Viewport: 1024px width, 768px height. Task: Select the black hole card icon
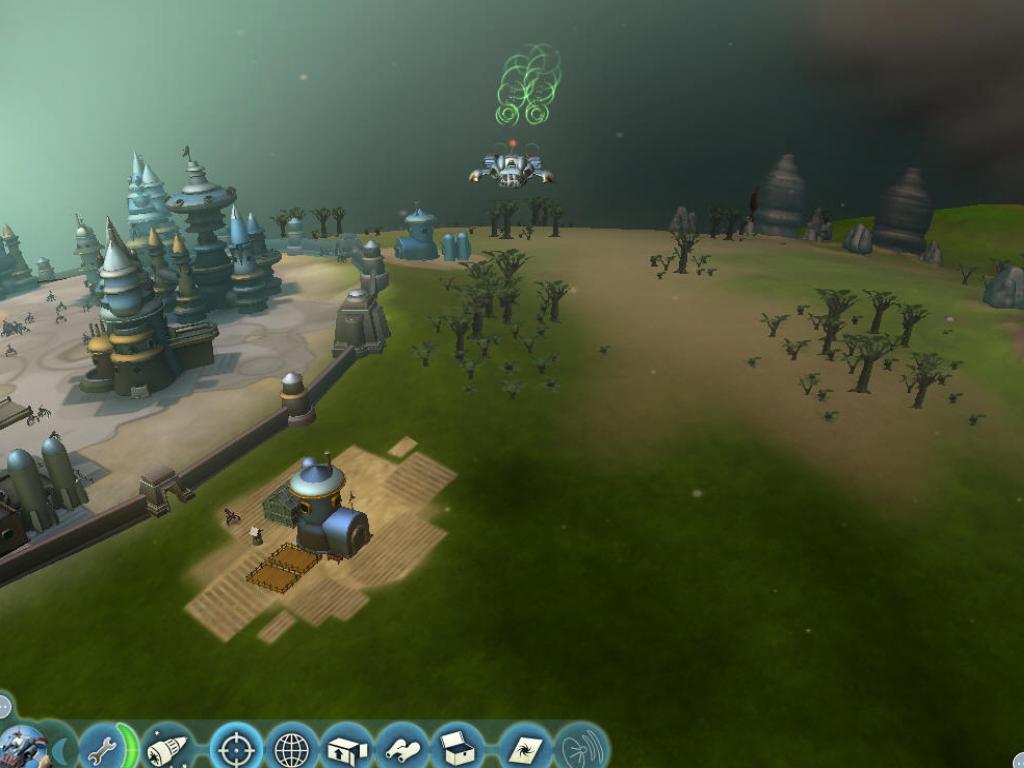(x=524, y=748)
